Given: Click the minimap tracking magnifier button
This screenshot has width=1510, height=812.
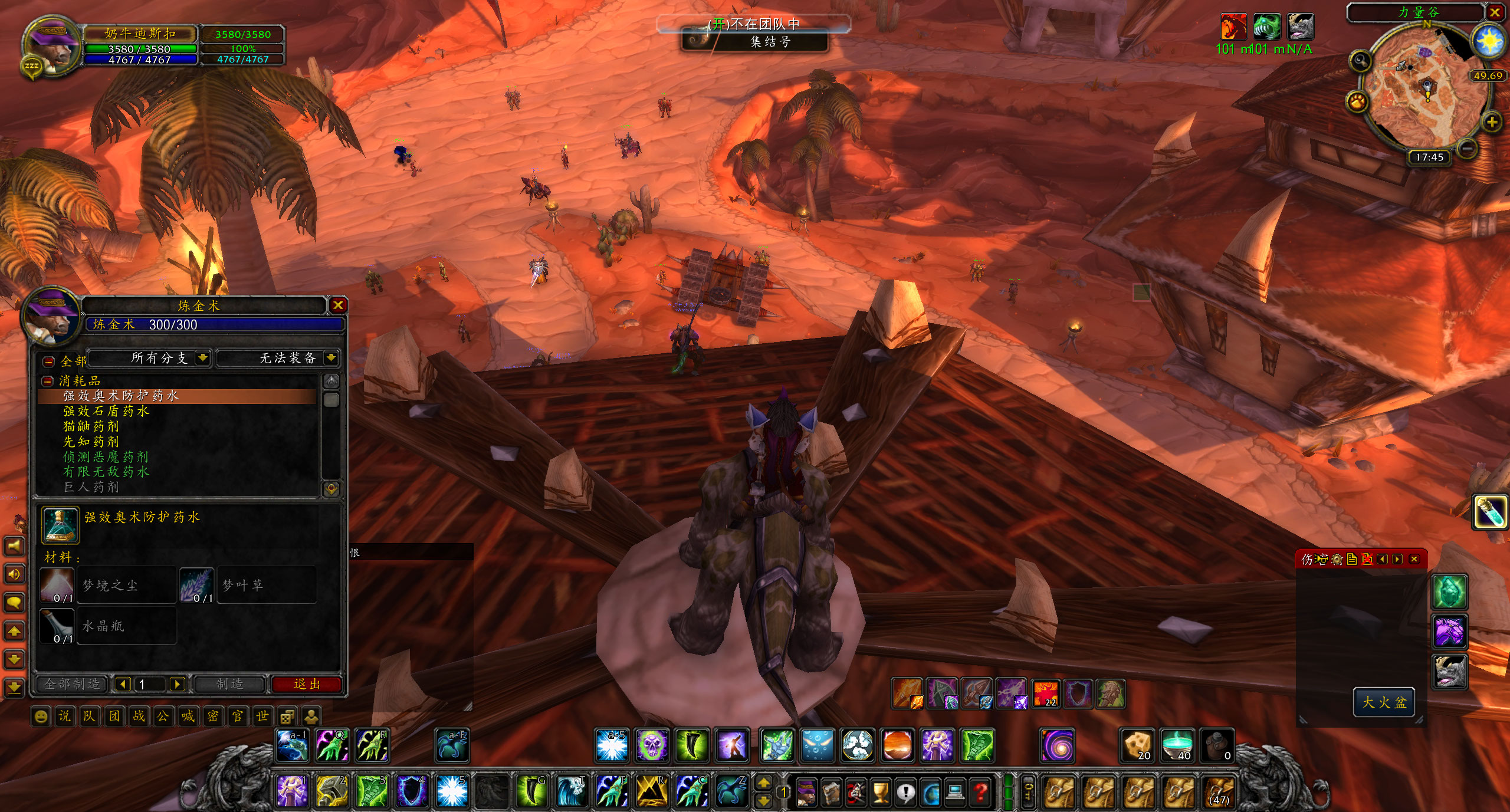Looking at the screenshot, I should pyautogui.click(x=1361, y=61).
